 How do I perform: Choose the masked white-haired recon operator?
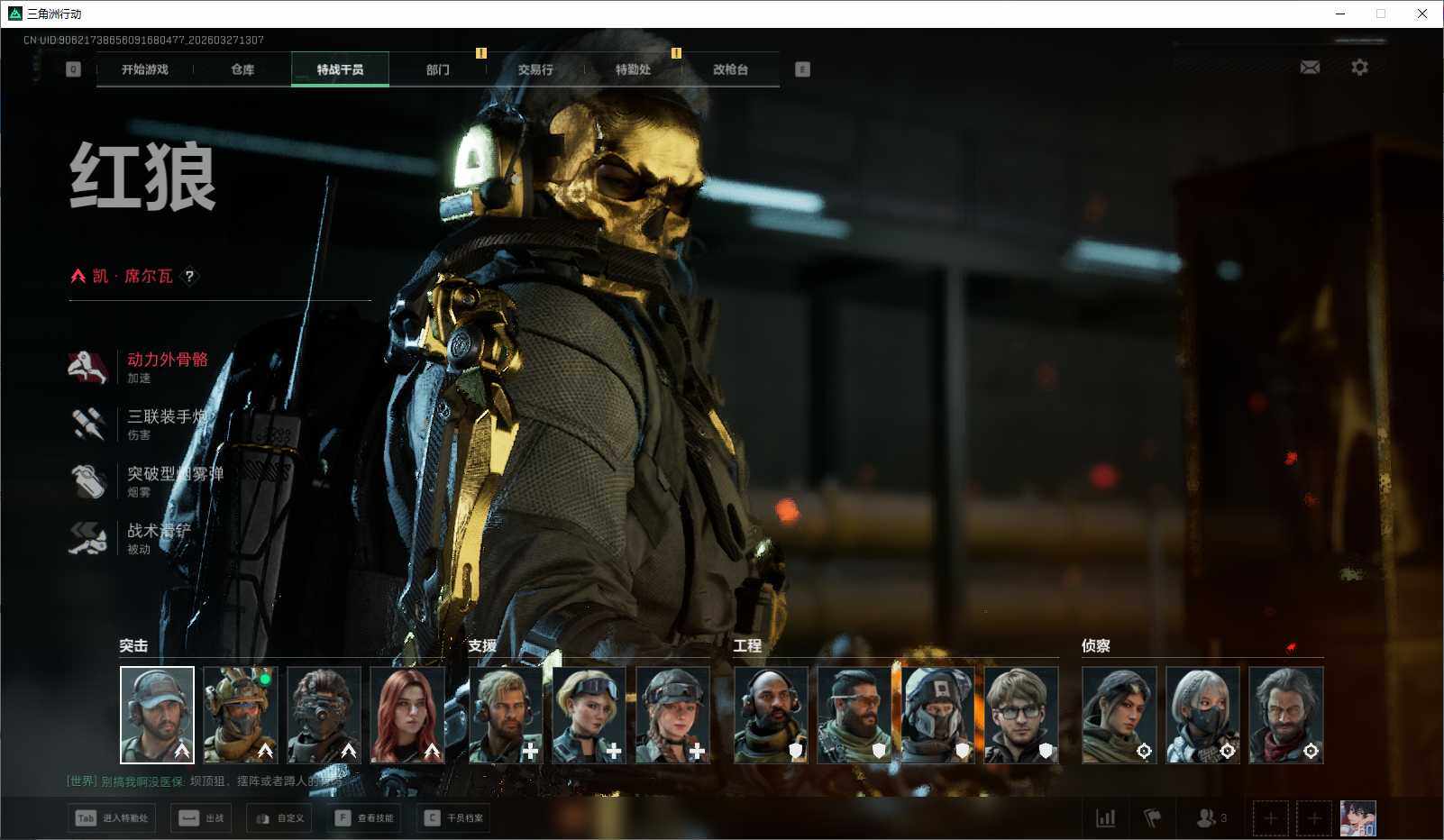(1202, 715)
